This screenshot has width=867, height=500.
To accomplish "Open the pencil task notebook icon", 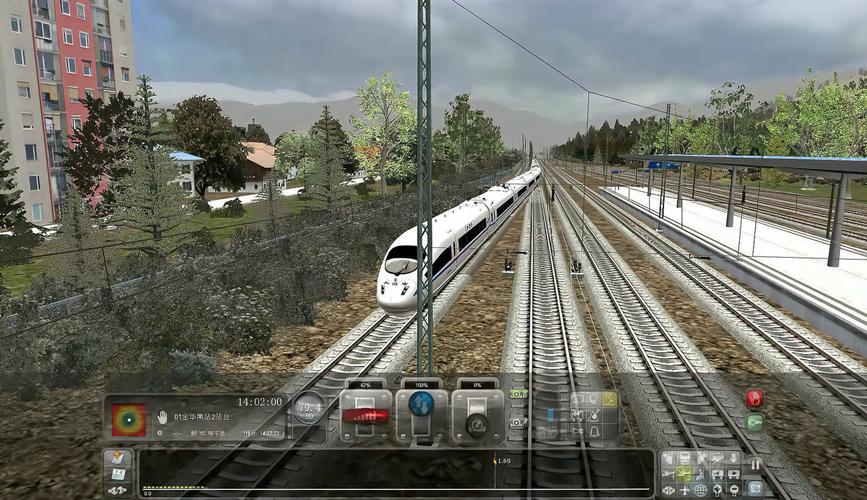I will click(117, 459).
